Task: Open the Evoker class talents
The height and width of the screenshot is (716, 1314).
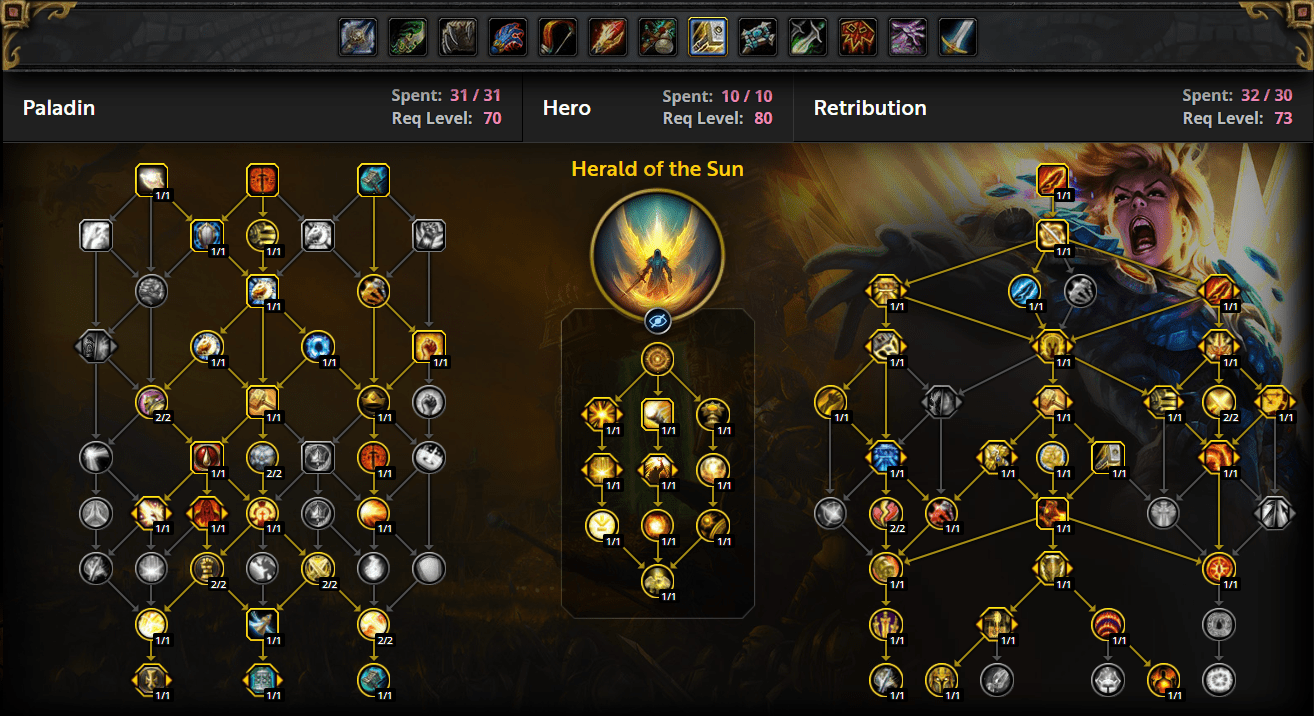Action: (507, 38)
